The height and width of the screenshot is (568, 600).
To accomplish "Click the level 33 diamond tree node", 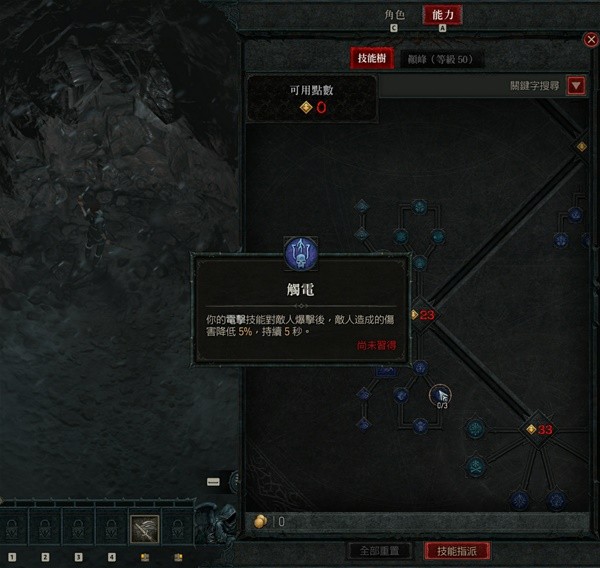I will tap(533, 429).
